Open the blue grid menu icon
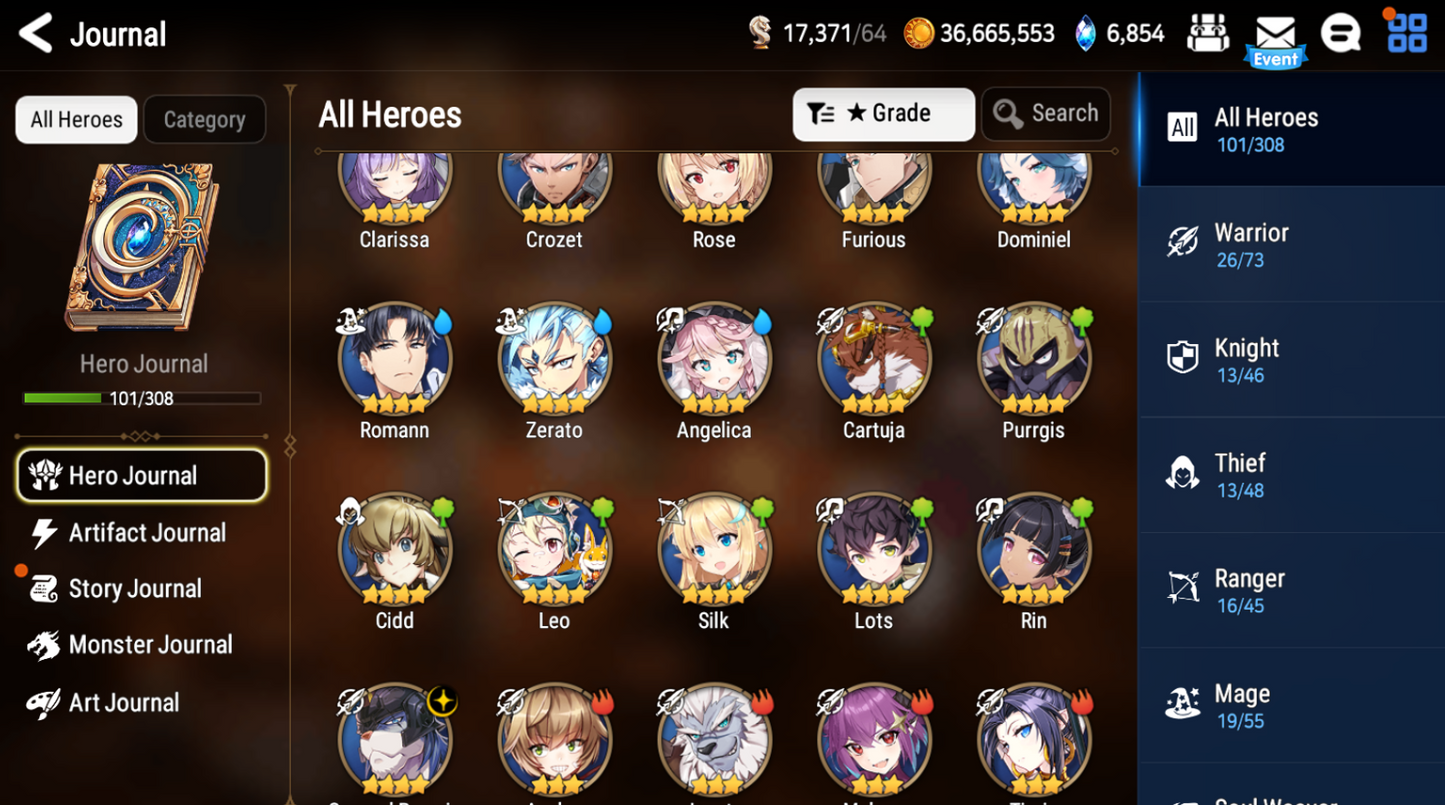Viewport: 1445px width, 805px height. point(1407,32)
